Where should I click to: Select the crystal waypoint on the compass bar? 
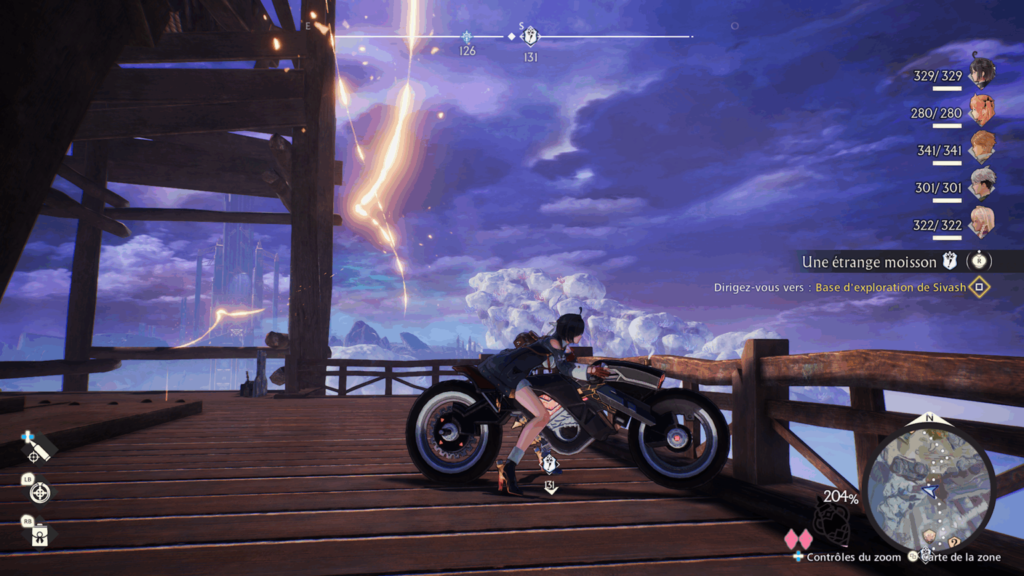(x=467, y=36)
